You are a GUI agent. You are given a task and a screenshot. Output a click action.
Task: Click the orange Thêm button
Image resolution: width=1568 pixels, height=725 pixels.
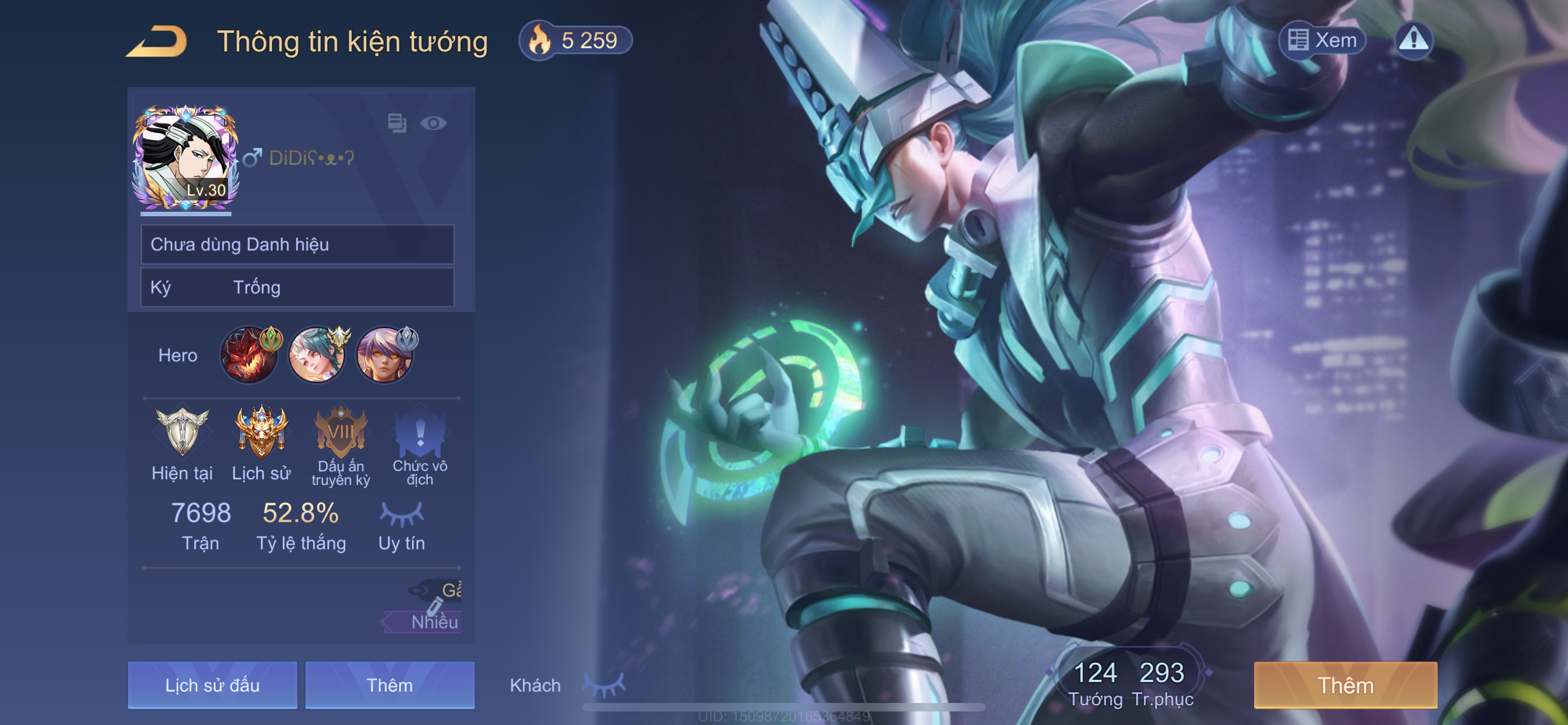click(x=1345, y=685)
